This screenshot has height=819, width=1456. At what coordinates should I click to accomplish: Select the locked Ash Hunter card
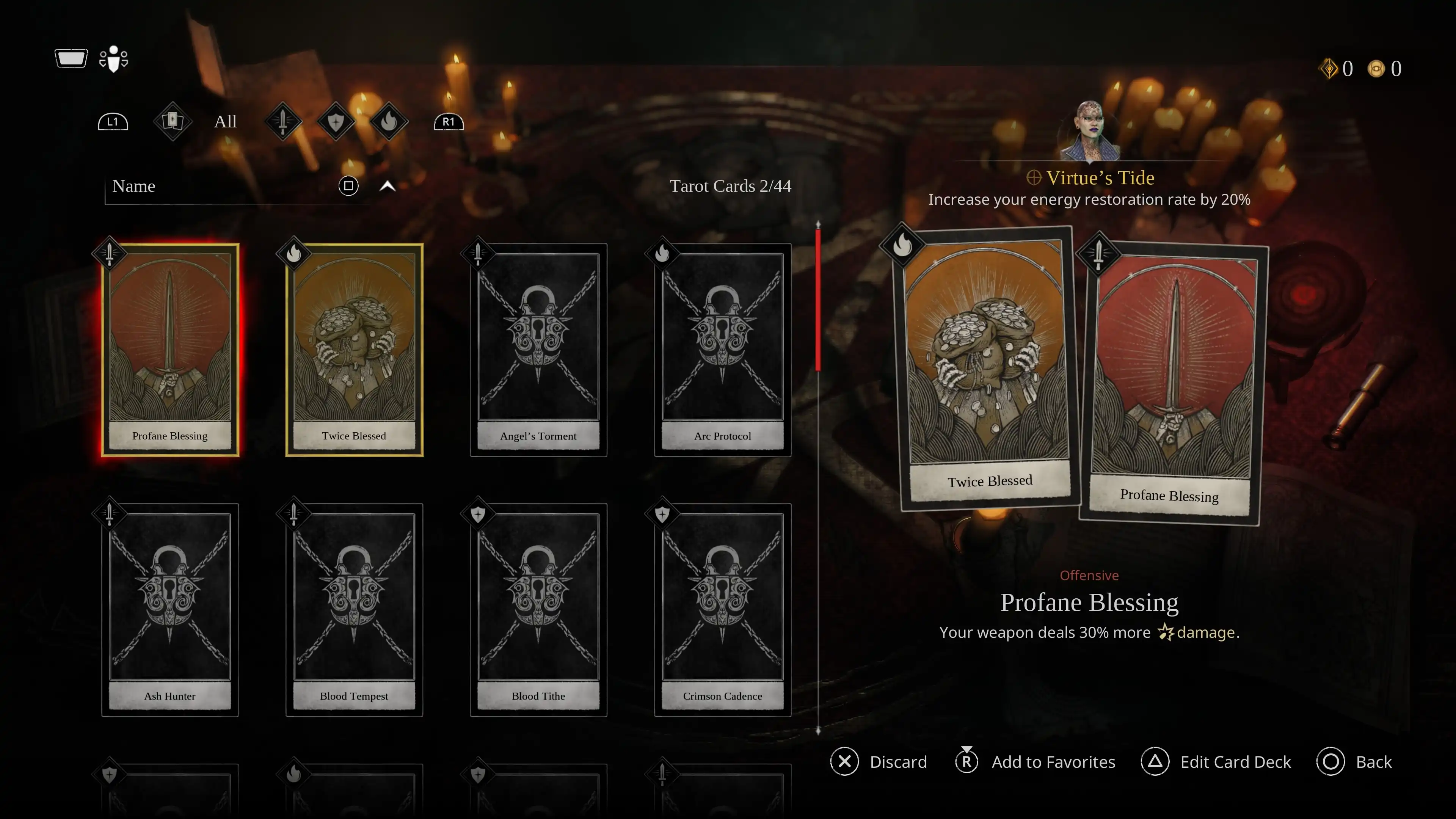169,609
